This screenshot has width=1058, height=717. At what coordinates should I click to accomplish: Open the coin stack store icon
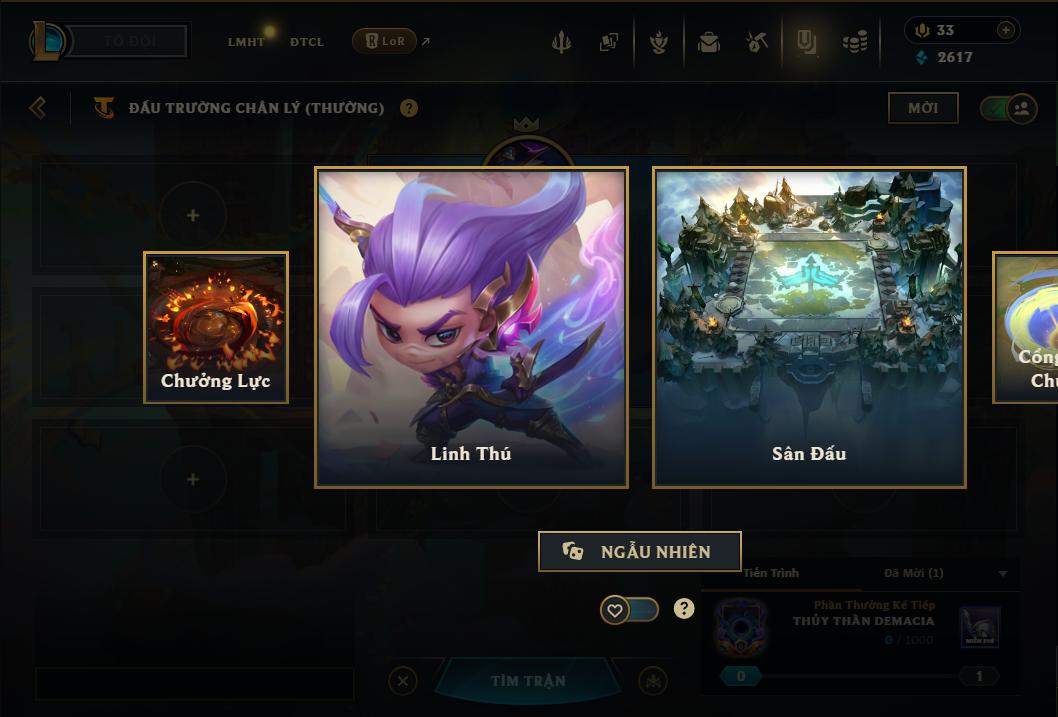click(854, 42)
